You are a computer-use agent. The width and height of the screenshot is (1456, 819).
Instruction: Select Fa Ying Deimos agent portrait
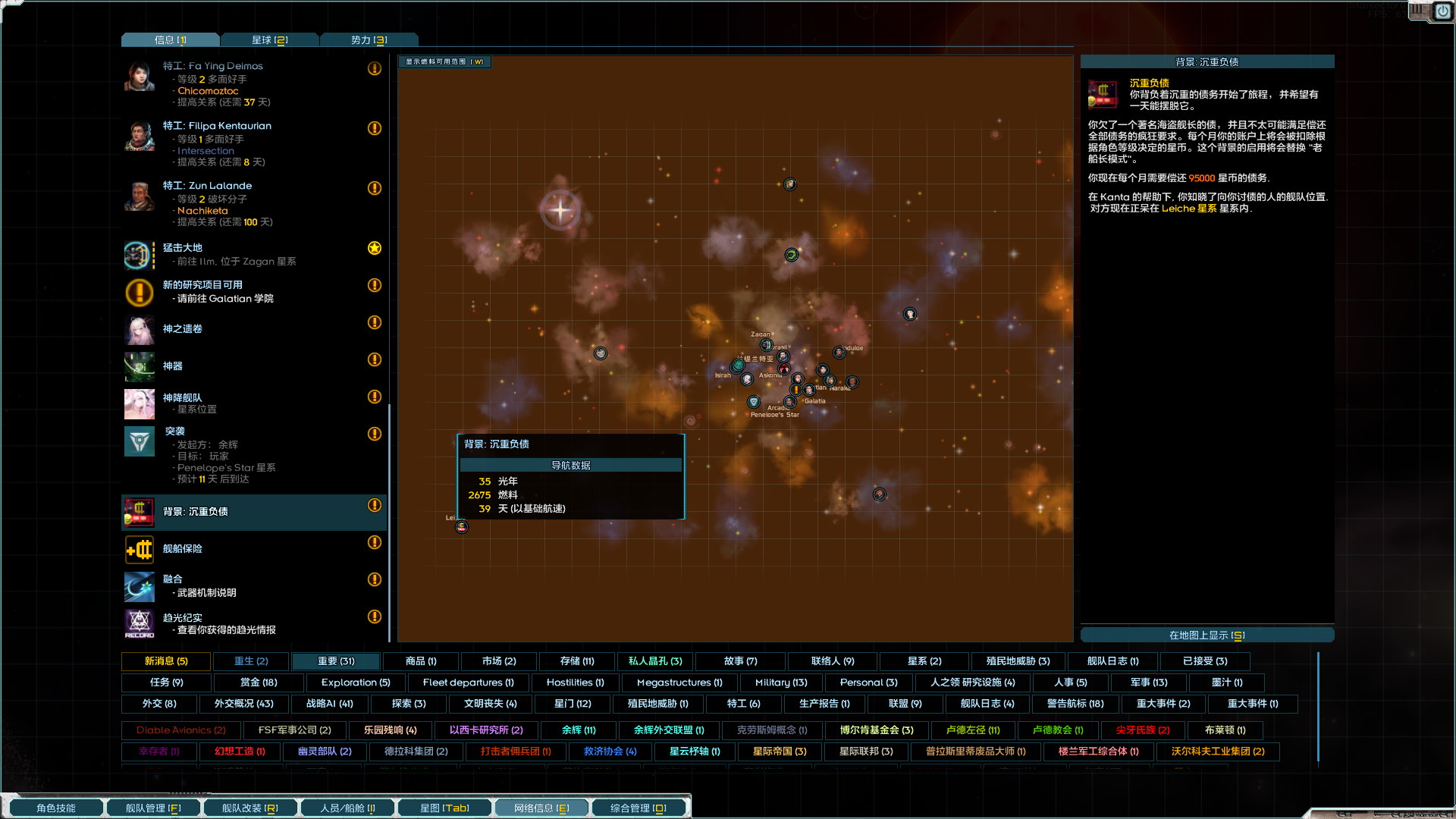[139, 75]
